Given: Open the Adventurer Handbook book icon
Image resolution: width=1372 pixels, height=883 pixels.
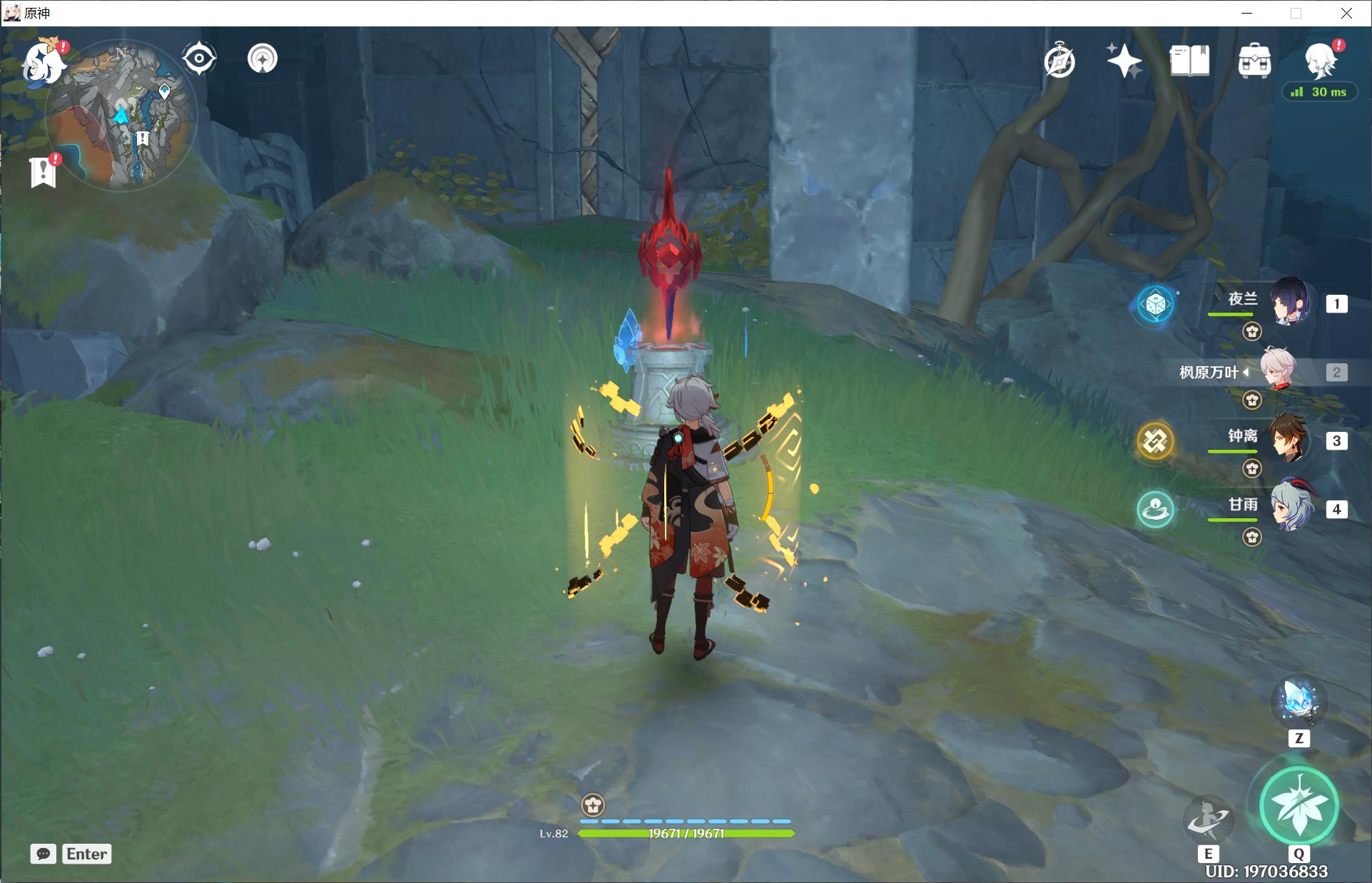Looking at the screenshot, I should pos(1189,61).
